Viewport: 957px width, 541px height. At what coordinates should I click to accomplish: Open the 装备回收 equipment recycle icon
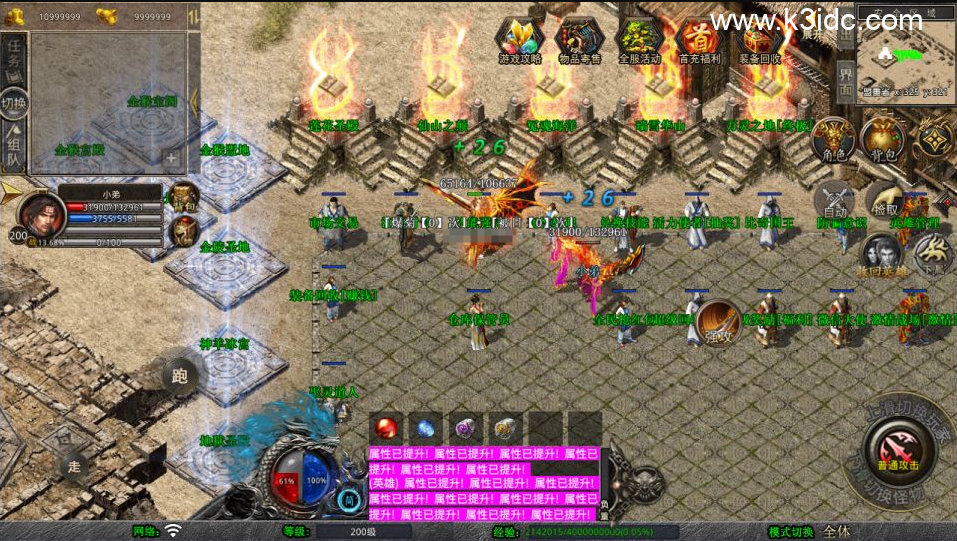(x=759, y=40)
